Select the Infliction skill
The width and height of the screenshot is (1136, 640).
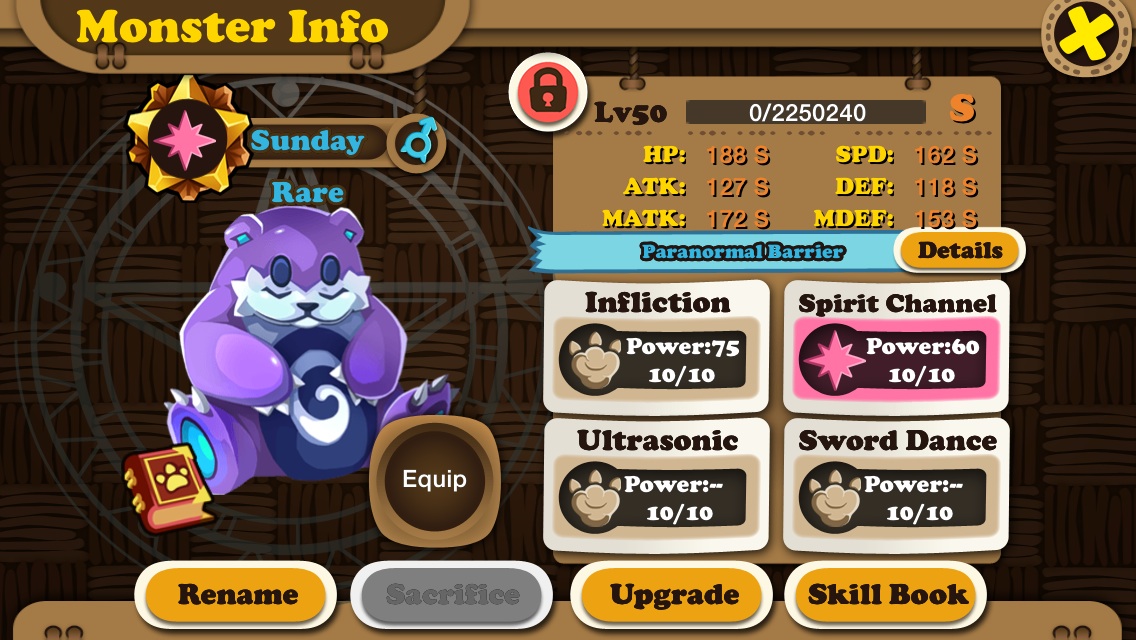point(656,346)
